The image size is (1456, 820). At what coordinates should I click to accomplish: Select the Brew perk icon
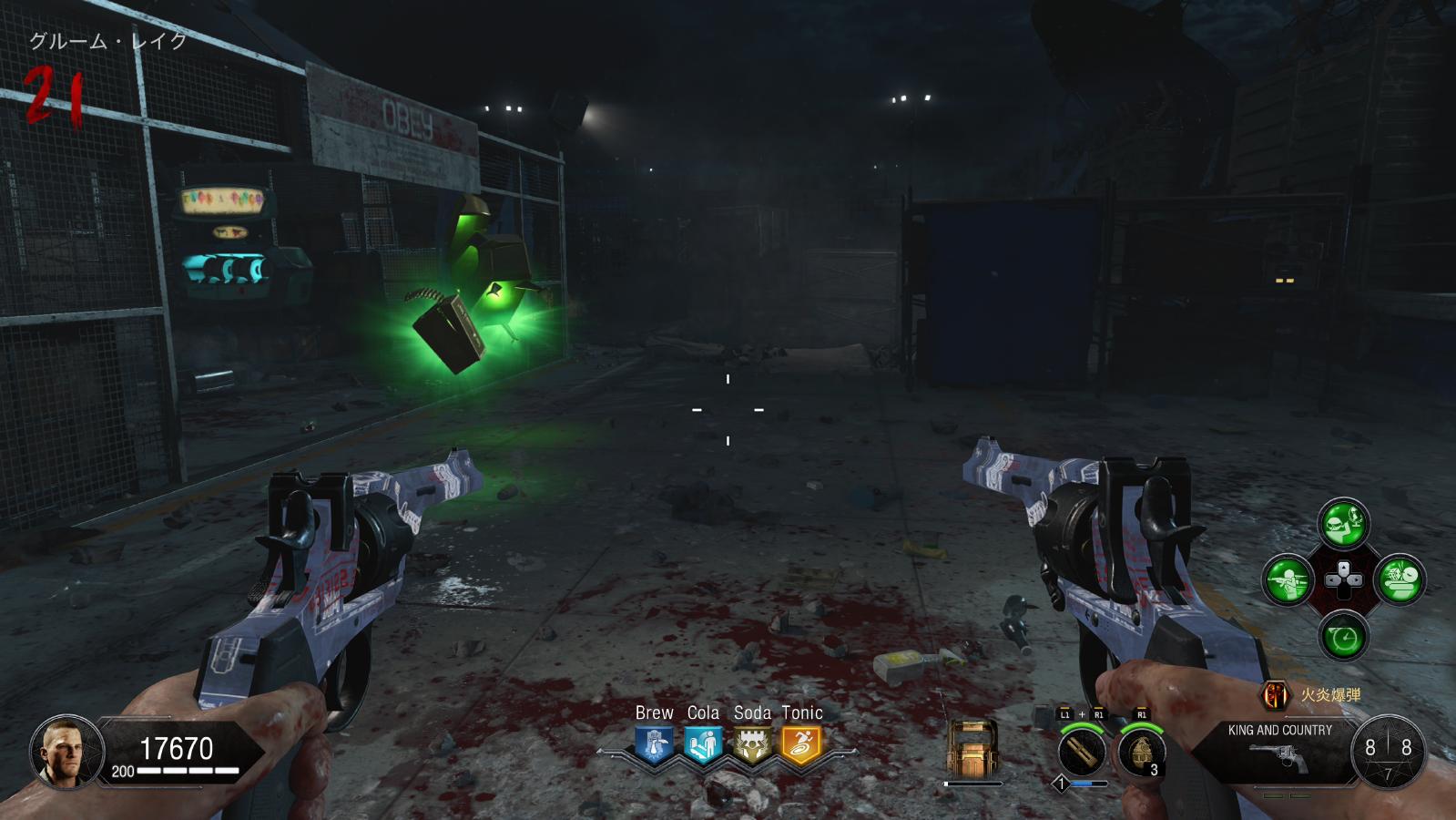coord(654,744)
